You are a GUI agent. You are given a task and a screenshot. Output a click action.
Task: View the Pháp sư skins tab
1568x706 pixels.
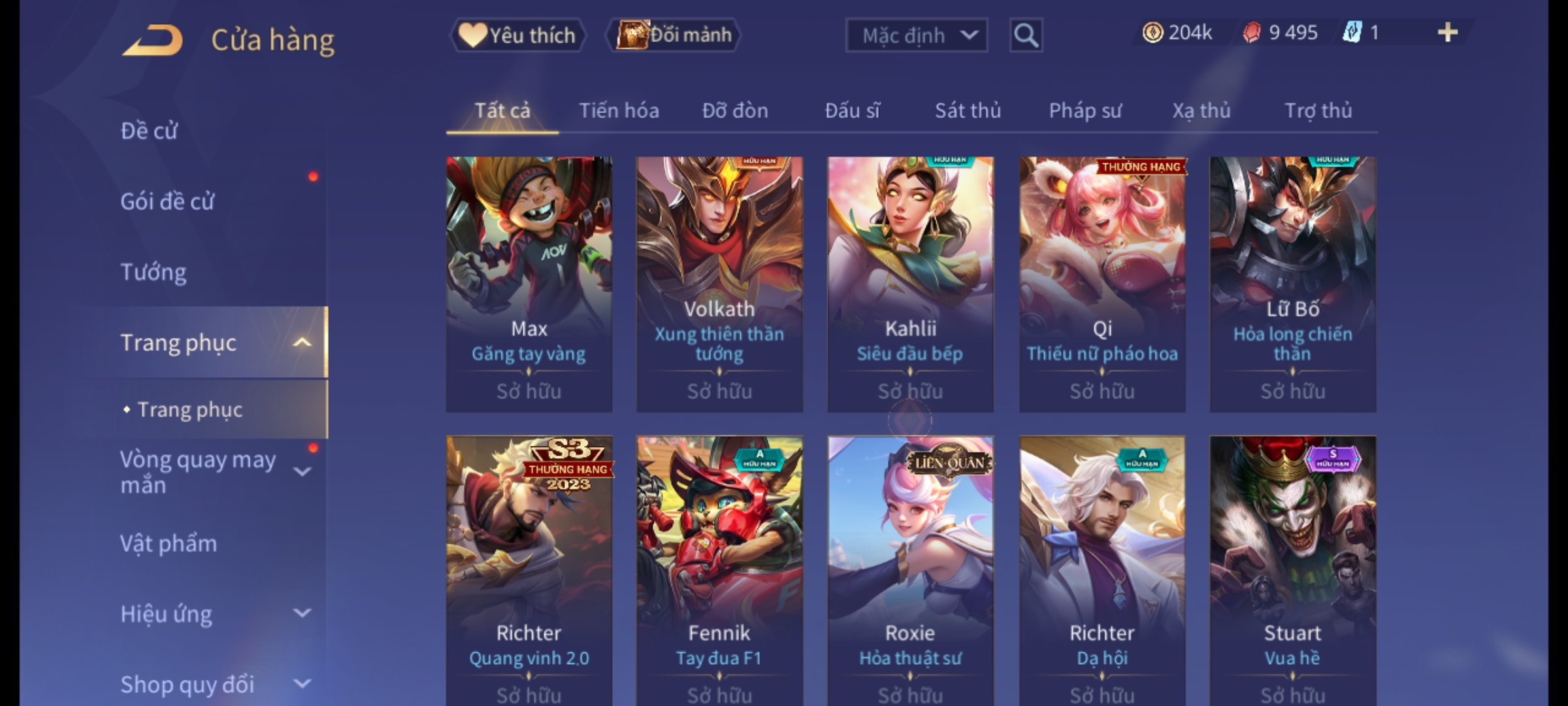coord(1085,110)
